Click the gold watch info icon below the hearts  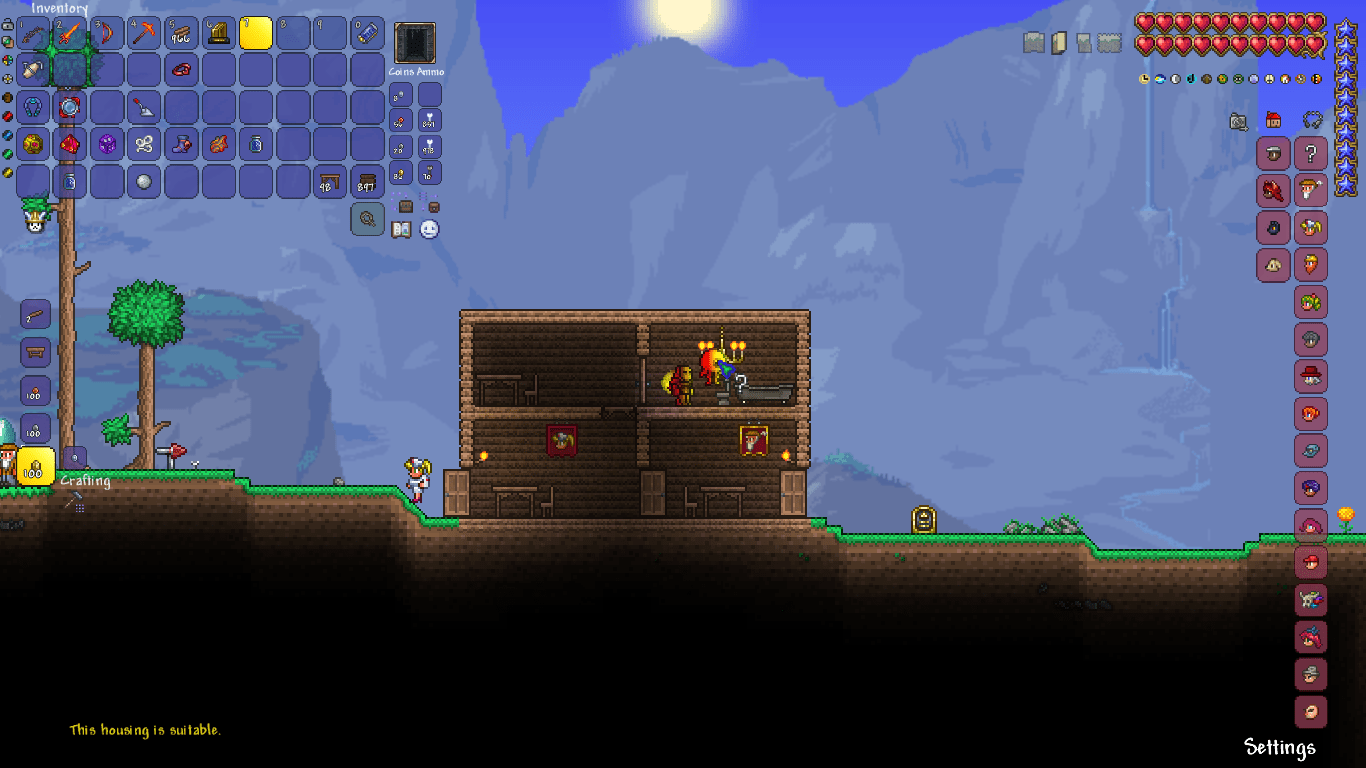[1144, 79]
